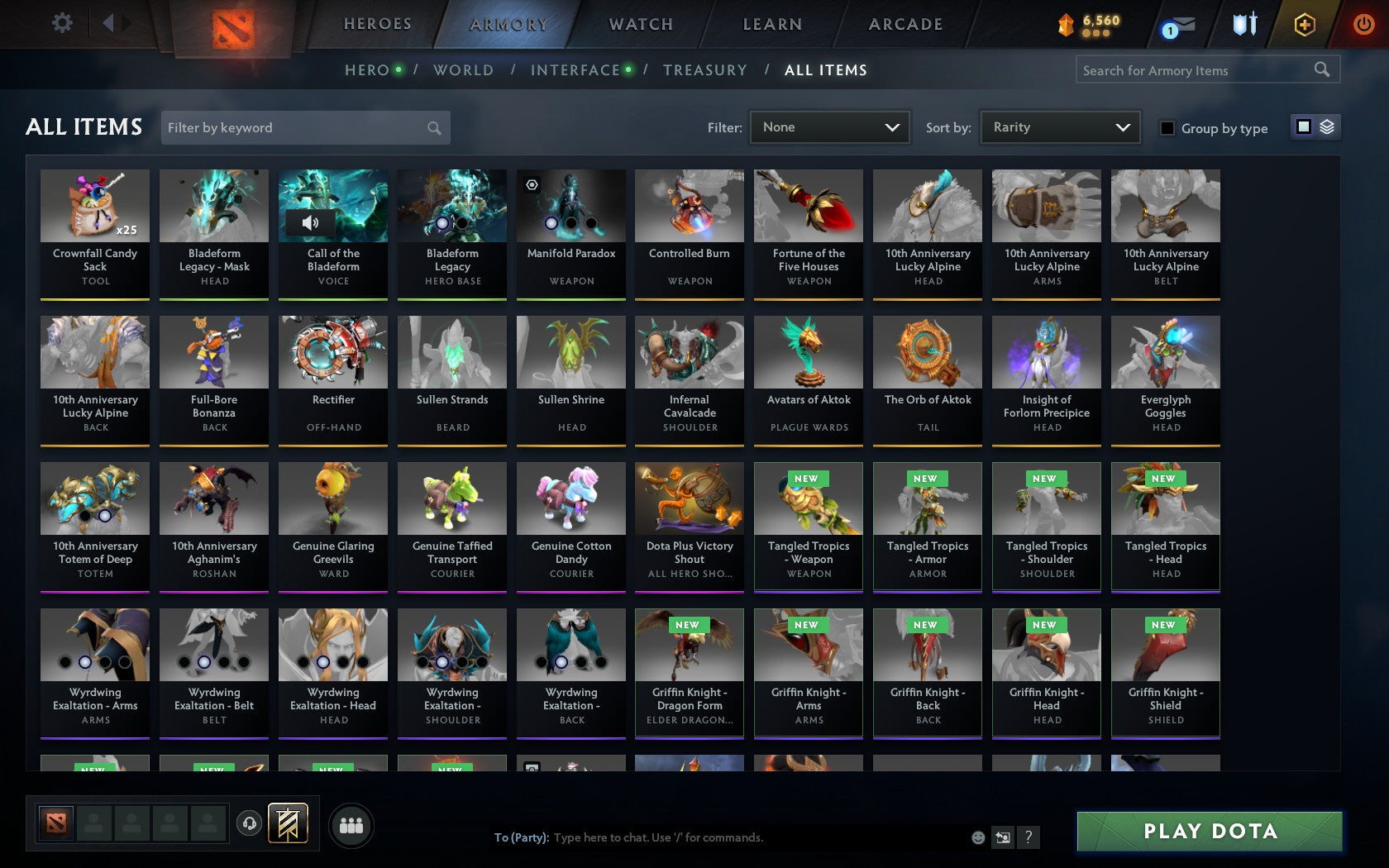
Task: Open the voice chat headset icon
Action: click(250, 823)
